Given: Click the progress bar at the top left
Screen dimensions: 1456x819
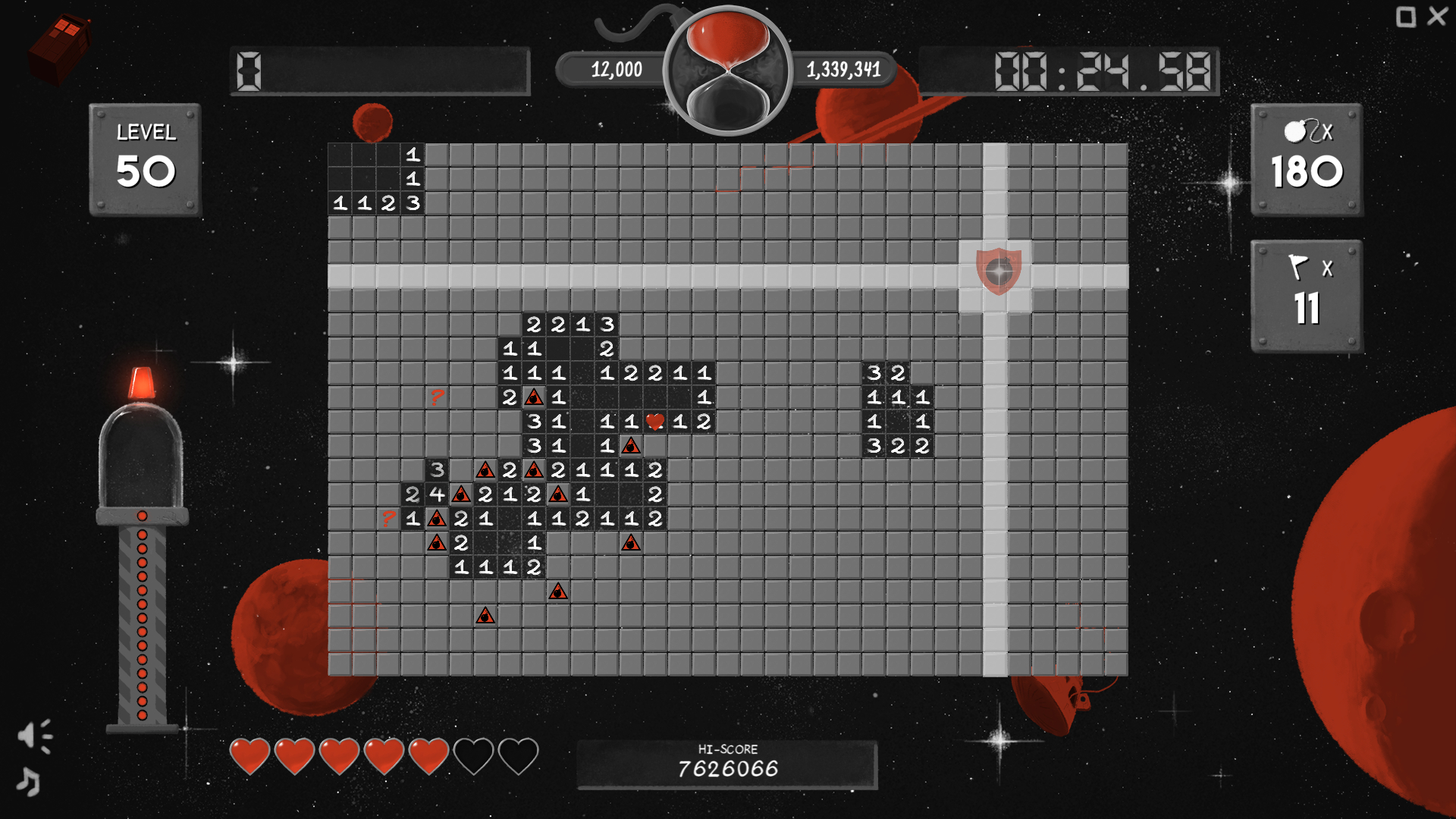Looking at the screenshot, I should click(379, 72).
